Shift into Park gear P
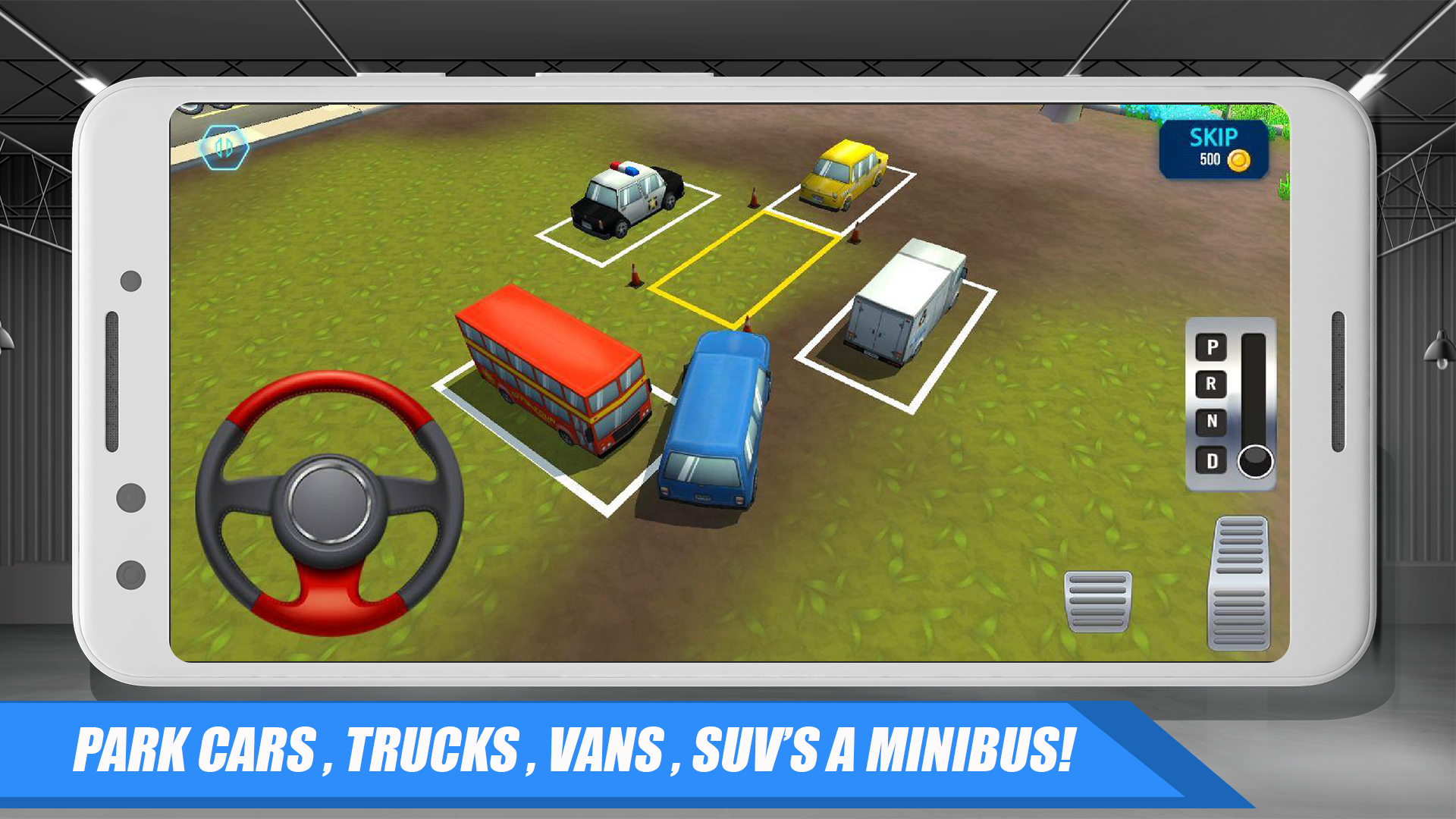The image size is (1456, 819). pyautogui.click(x=1211, y=347)
